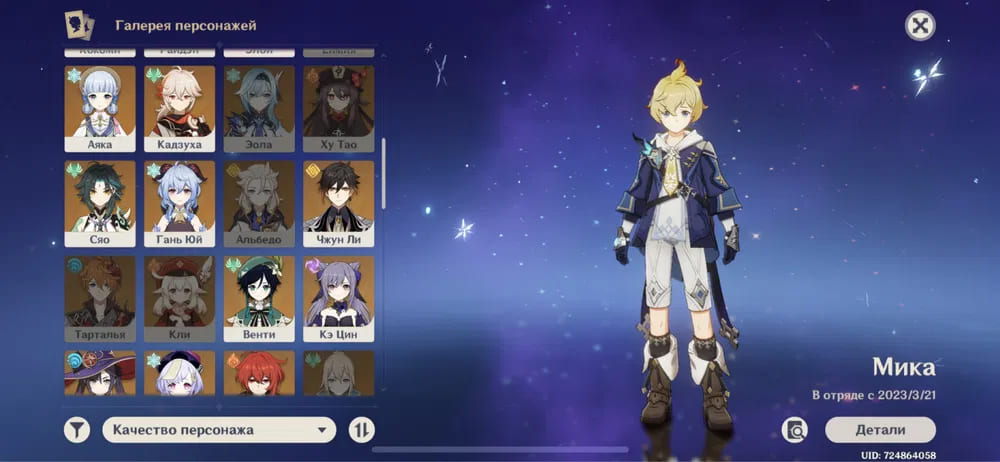Image resolution: width=1000 pixels, height=462 pixels.
Task: Select the Тарталья character card
Action: [99, 298]
